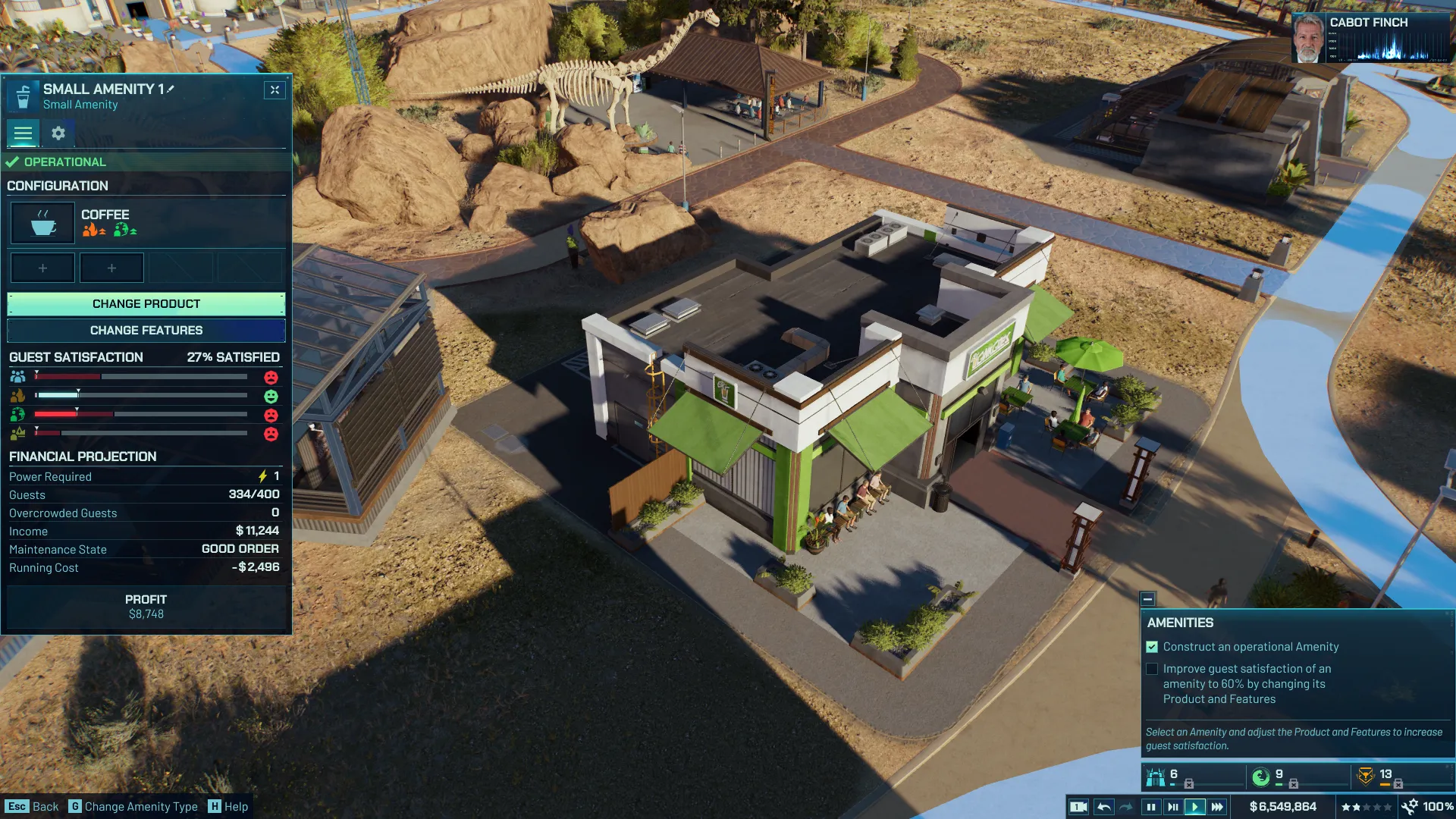
Task: Adjust the environment satisfaction slider marker
Action: coord(77,412)
